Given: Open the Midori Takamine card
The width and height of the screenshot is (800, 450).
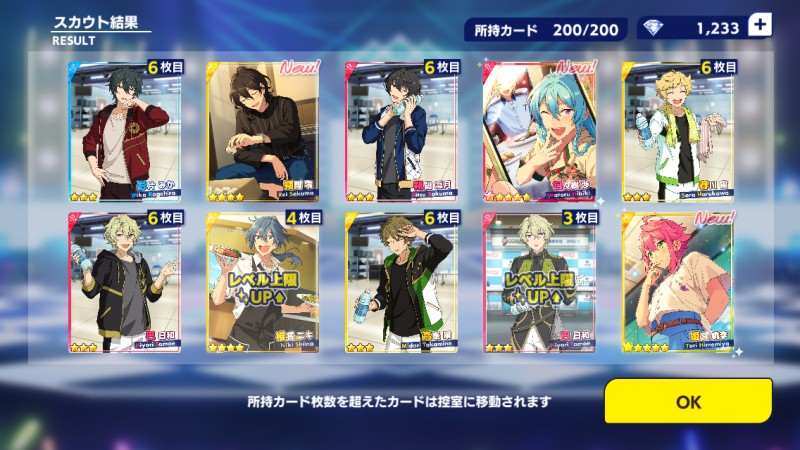Looking at the screenshot, I should coord(402,282).
